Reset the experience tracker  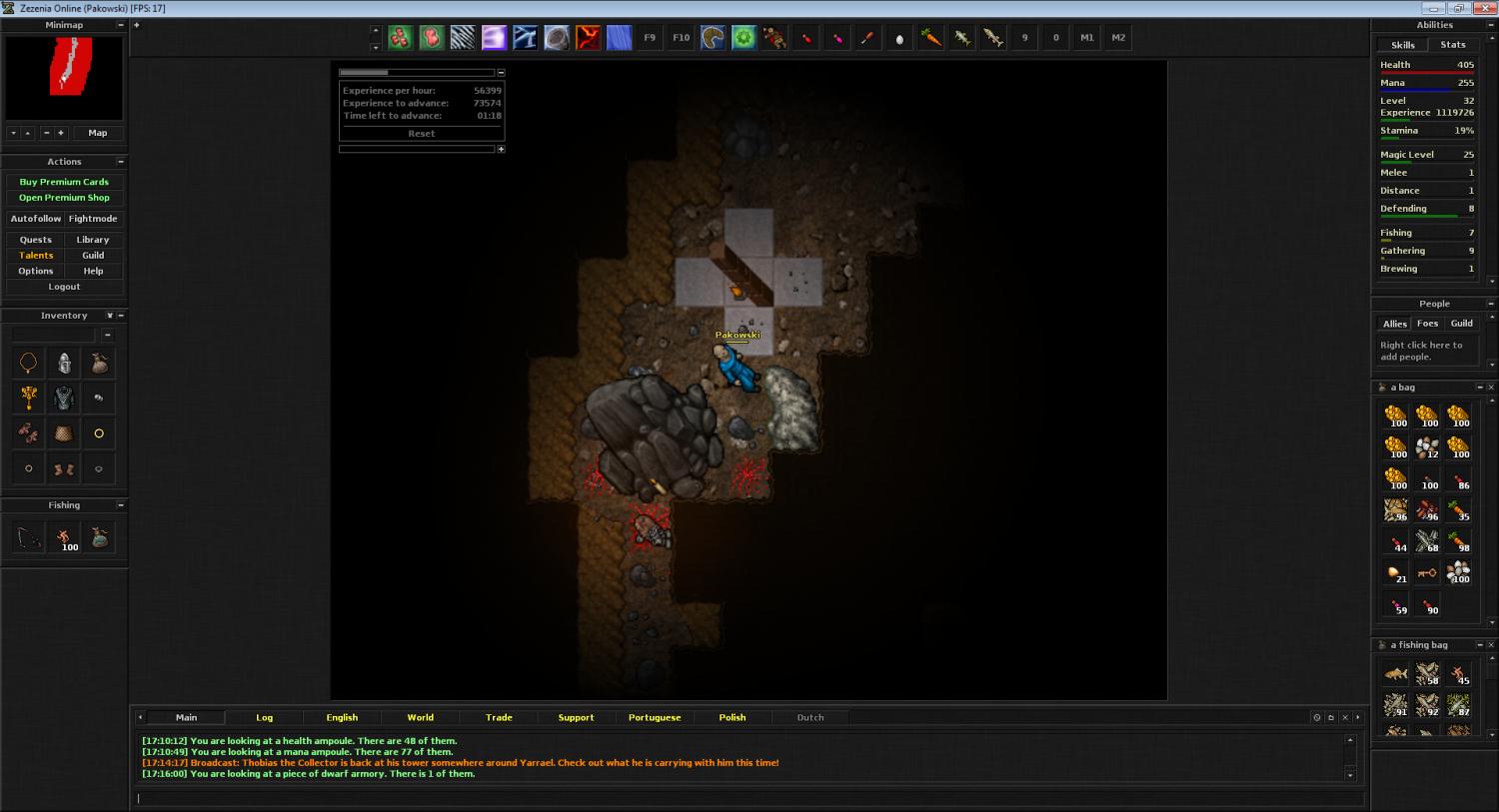421,134
